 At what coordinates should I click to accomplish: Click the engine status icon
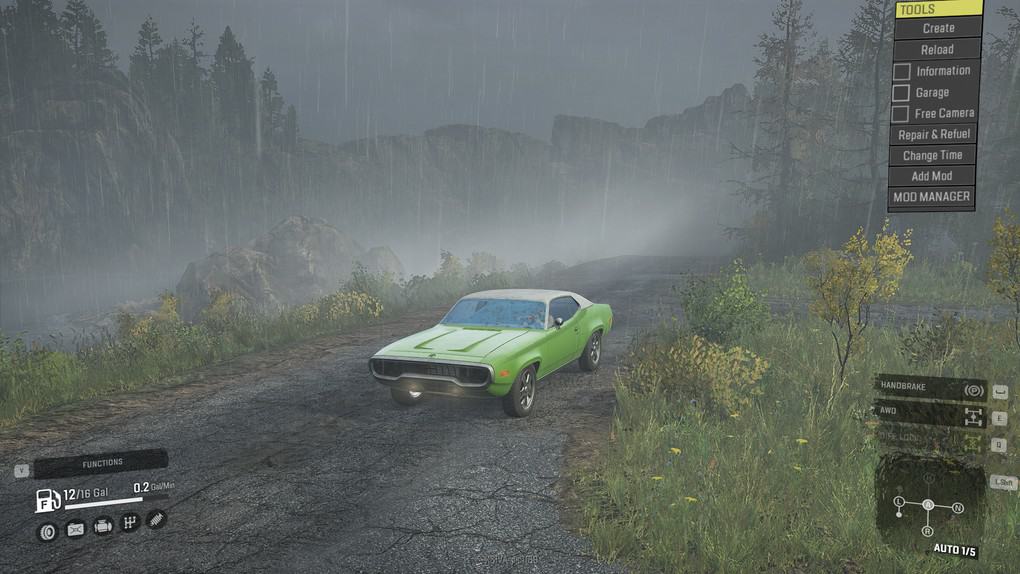tap(102, 526)
